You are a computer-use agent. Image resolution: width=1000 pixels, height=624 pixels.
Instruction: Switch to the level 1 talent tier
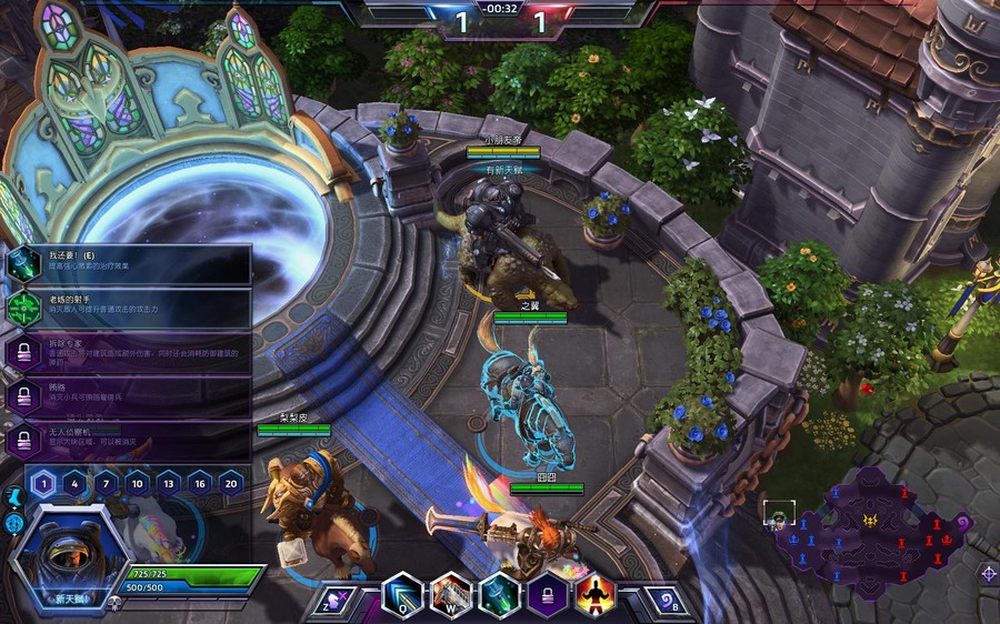pos(42,485)
